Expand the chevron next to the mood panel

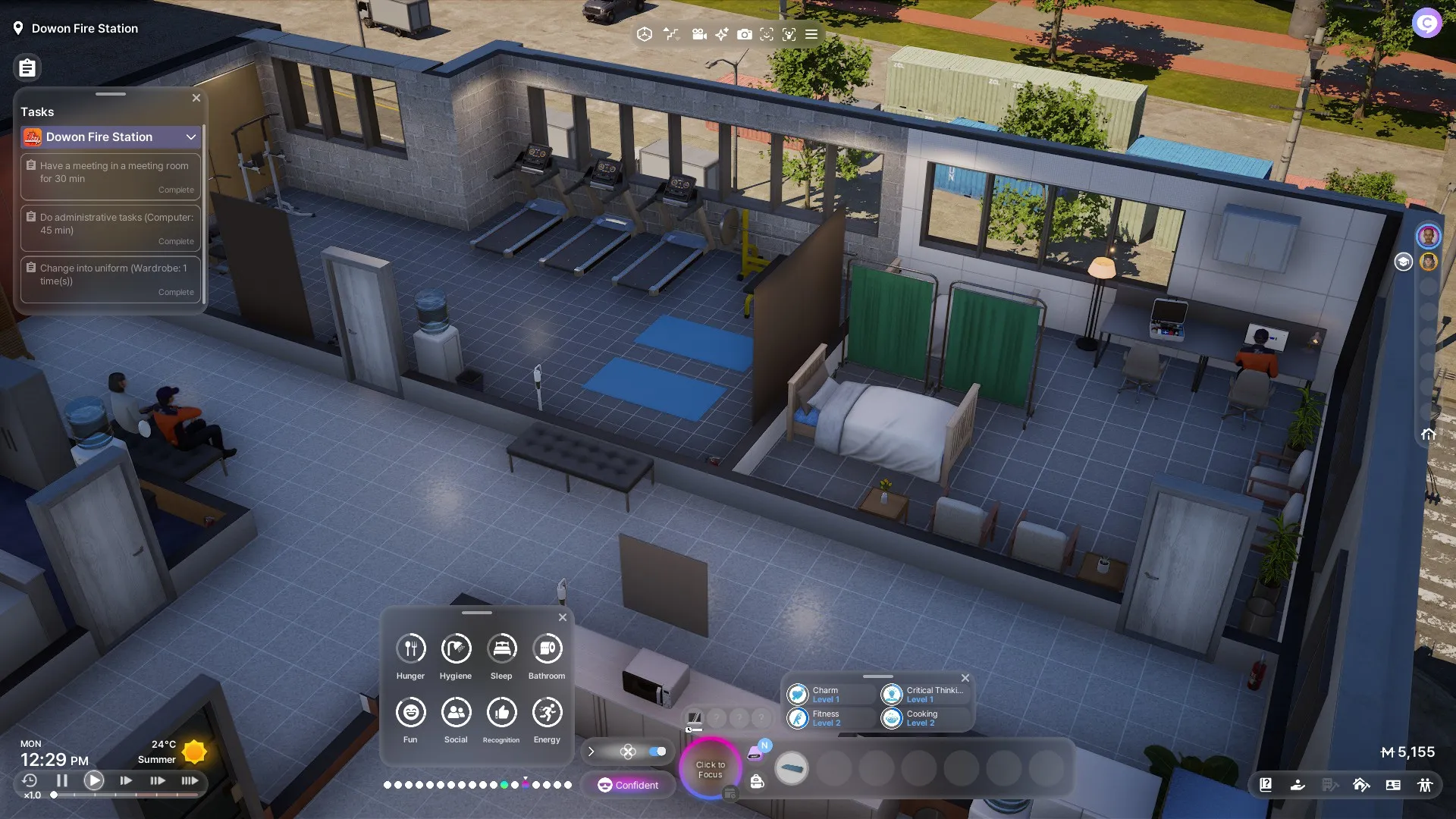pos(591,752)
